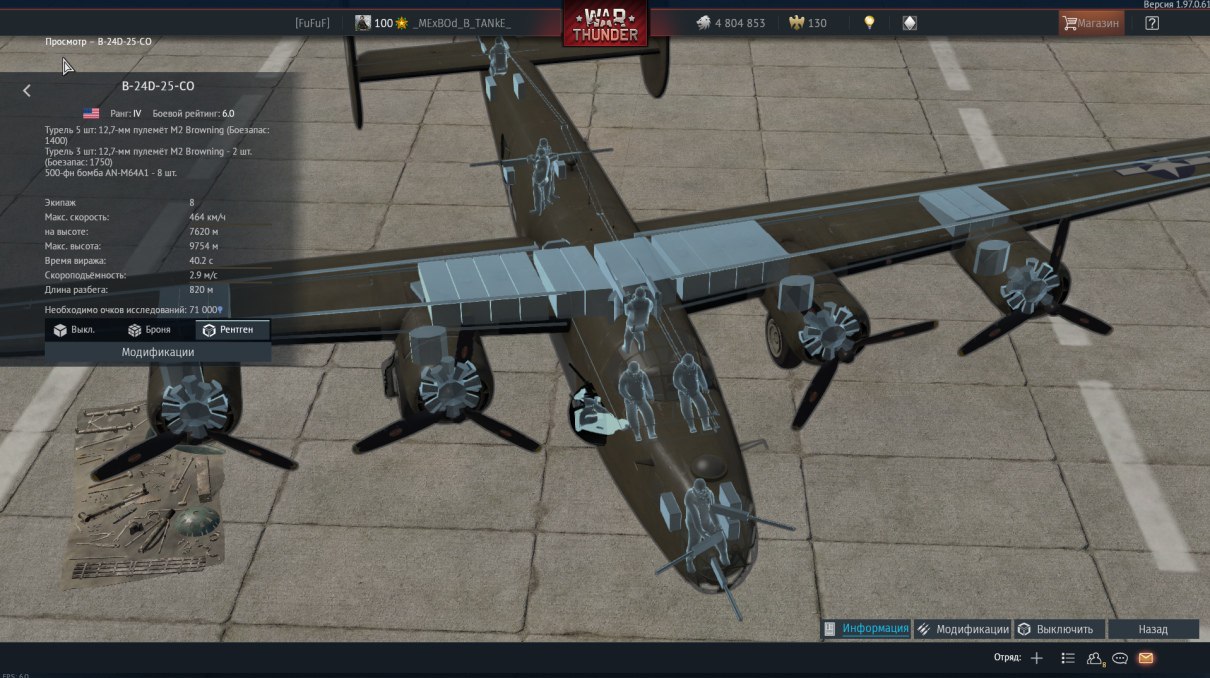
Task: Select the Рентген x-ray view
Action: click(234, 330)
